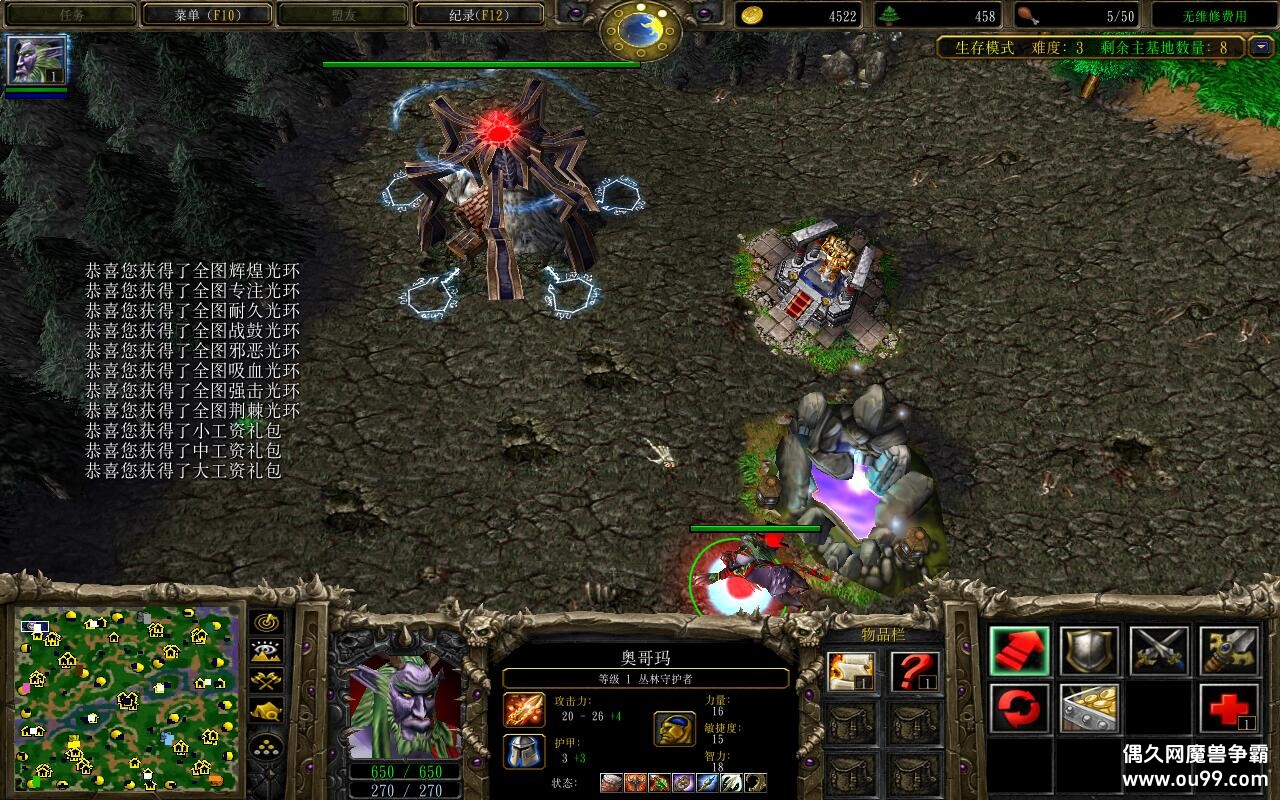Toggle formation movement button

(266, 746)
